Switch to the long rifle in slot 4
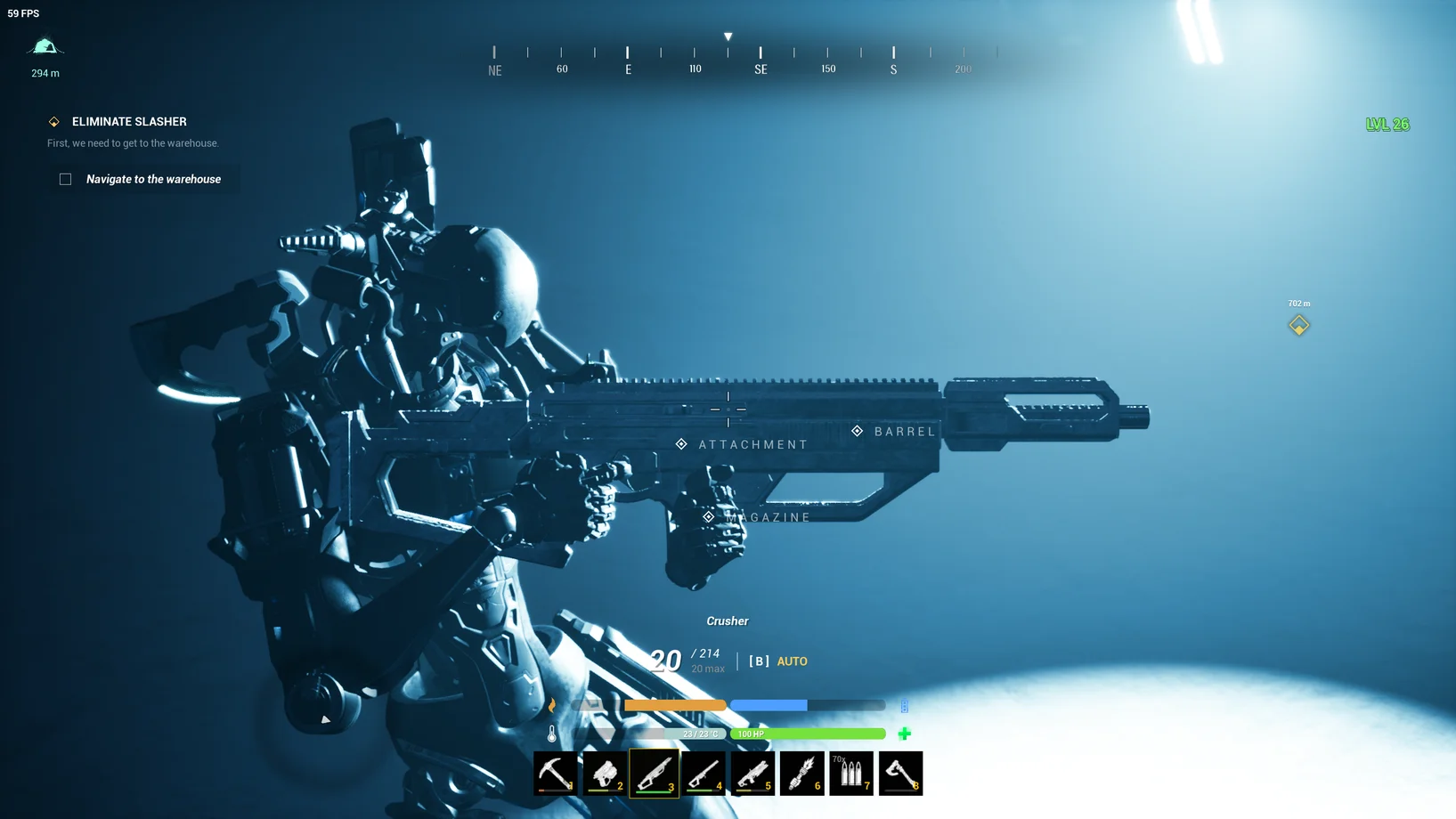 [x=704, y=773]
